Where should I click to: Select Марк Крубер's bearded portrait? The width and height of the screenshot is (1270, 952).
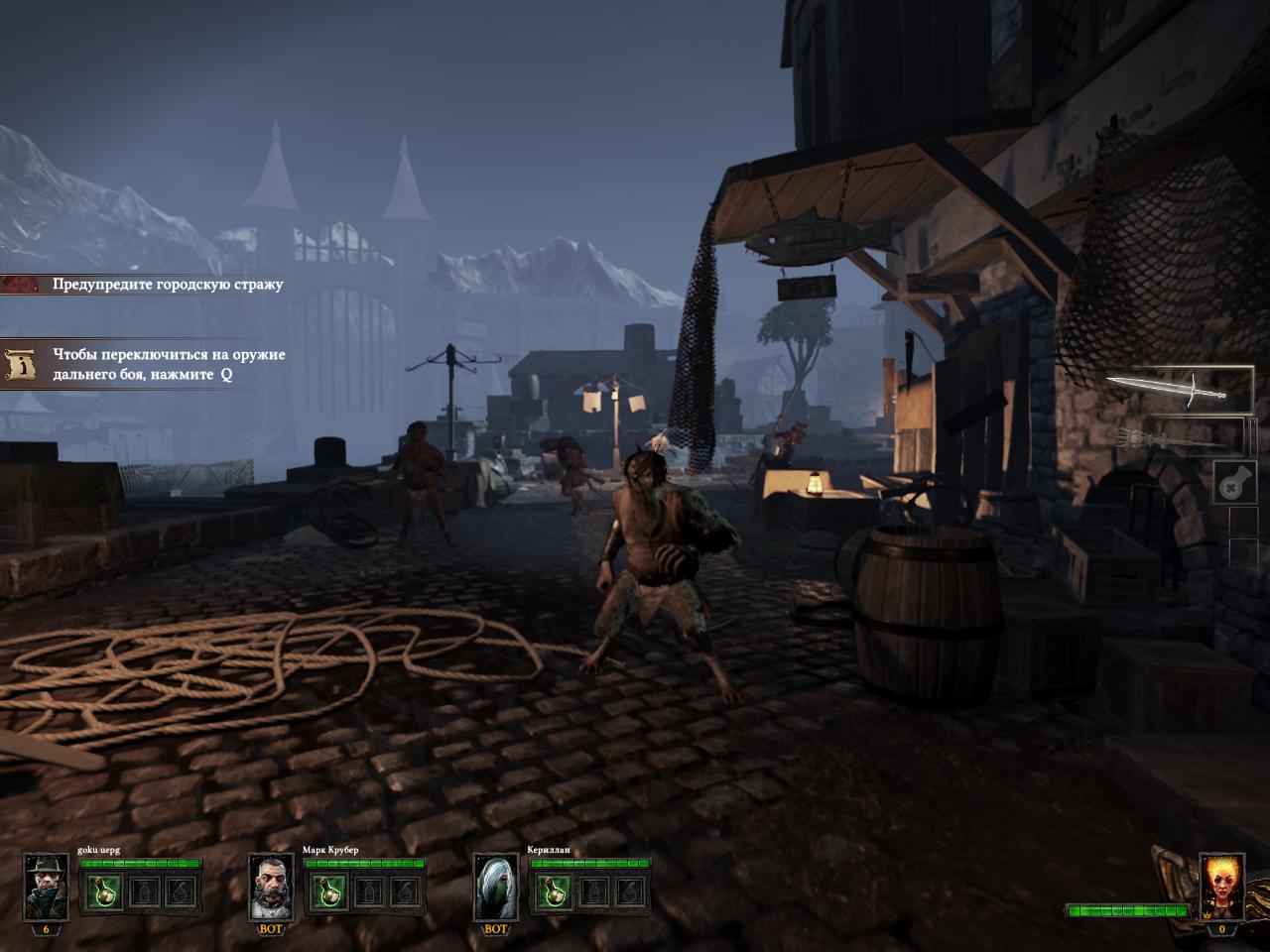pyautogui.click(x=271, y=886)
